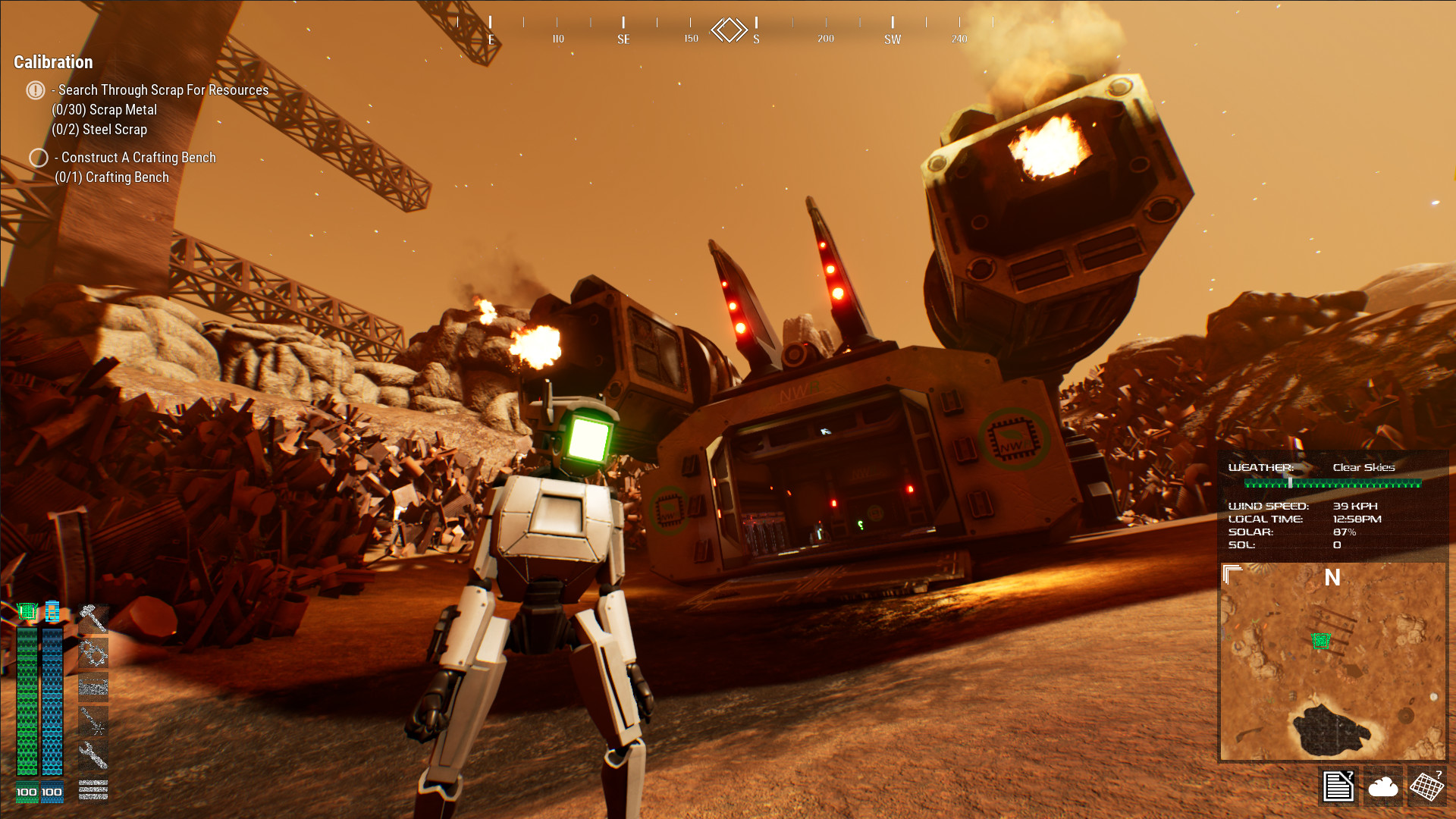
Task: Show the weather cloud panel
Action: (1382, 786)
